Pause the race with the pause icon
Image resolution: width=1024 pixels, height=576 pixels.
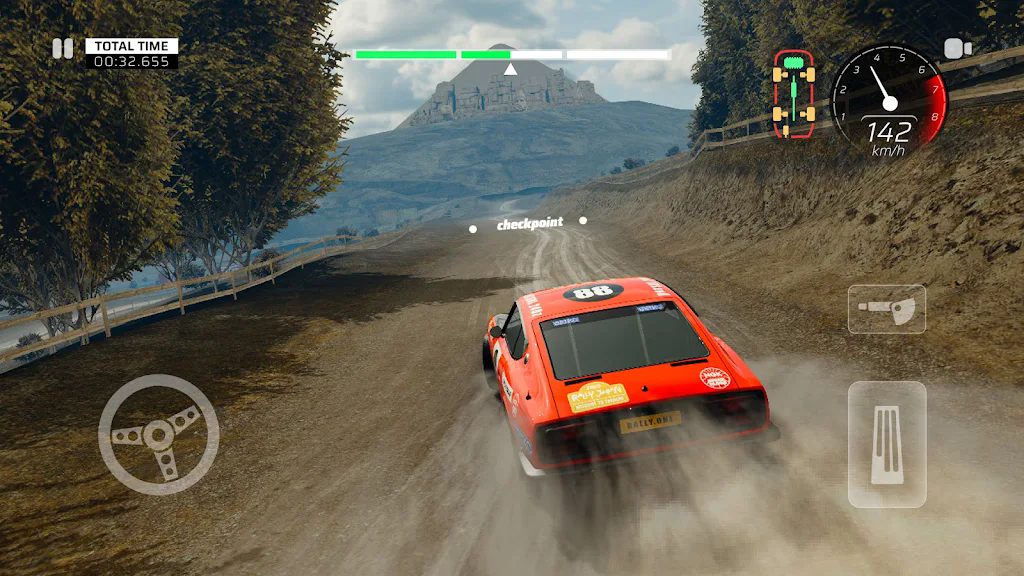click(63, 48)
